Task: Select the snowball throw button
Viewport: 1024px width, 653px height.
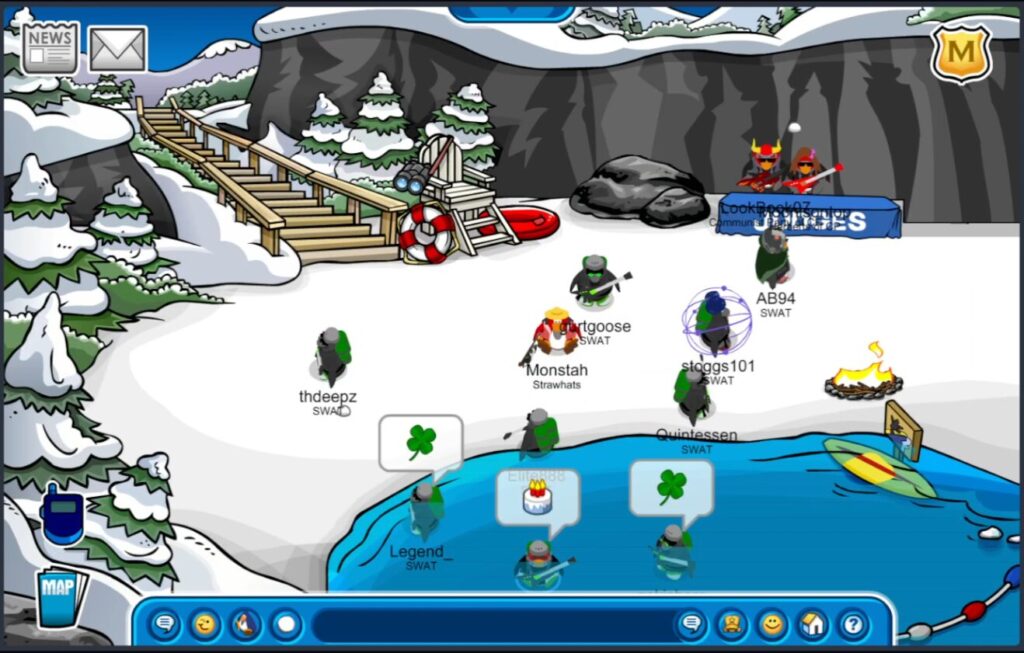Action: click(x=286, y=626)
